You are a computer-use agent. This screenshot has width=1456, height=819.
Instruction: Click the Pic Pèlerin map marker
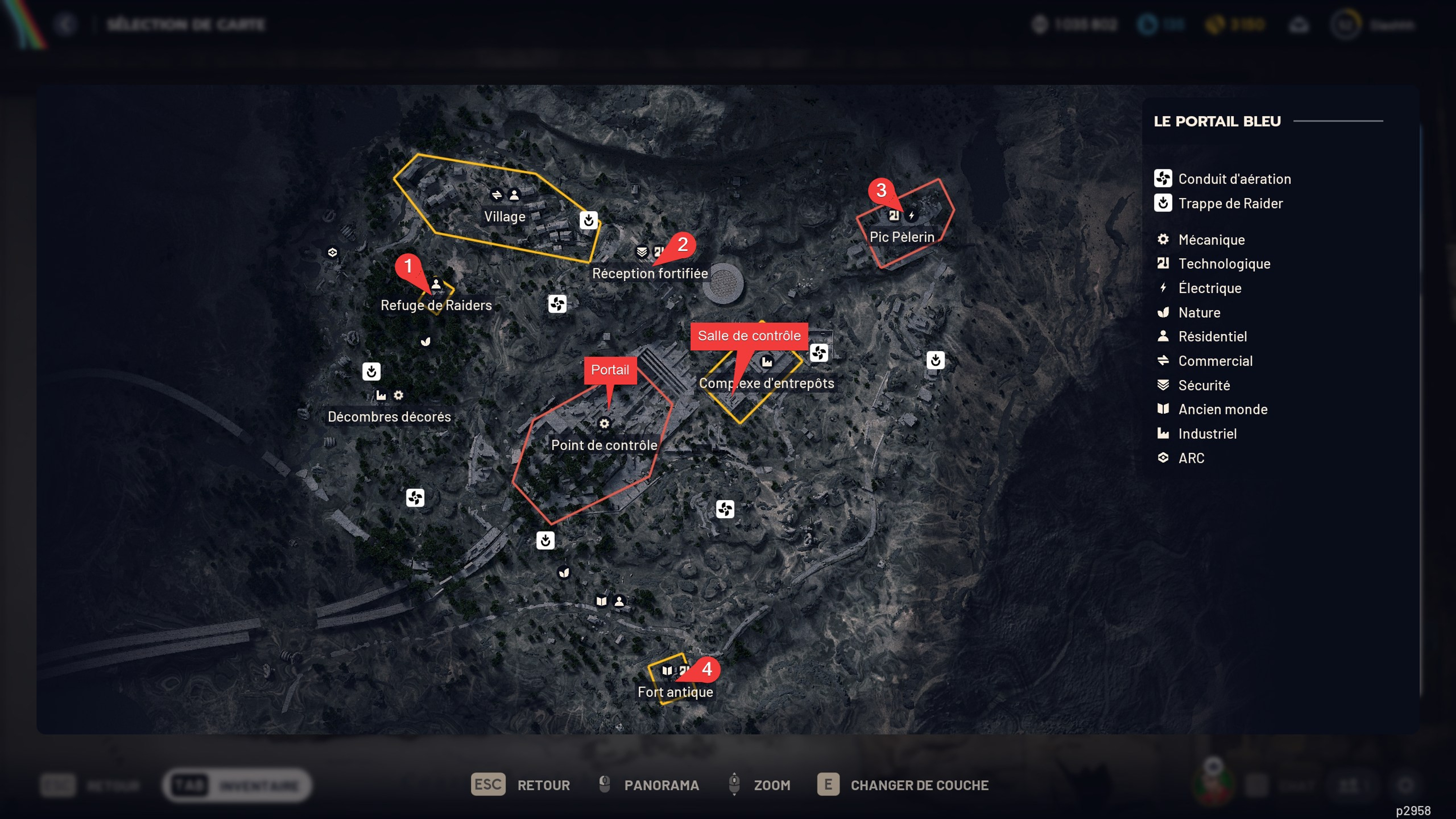[x=902, y=236]
